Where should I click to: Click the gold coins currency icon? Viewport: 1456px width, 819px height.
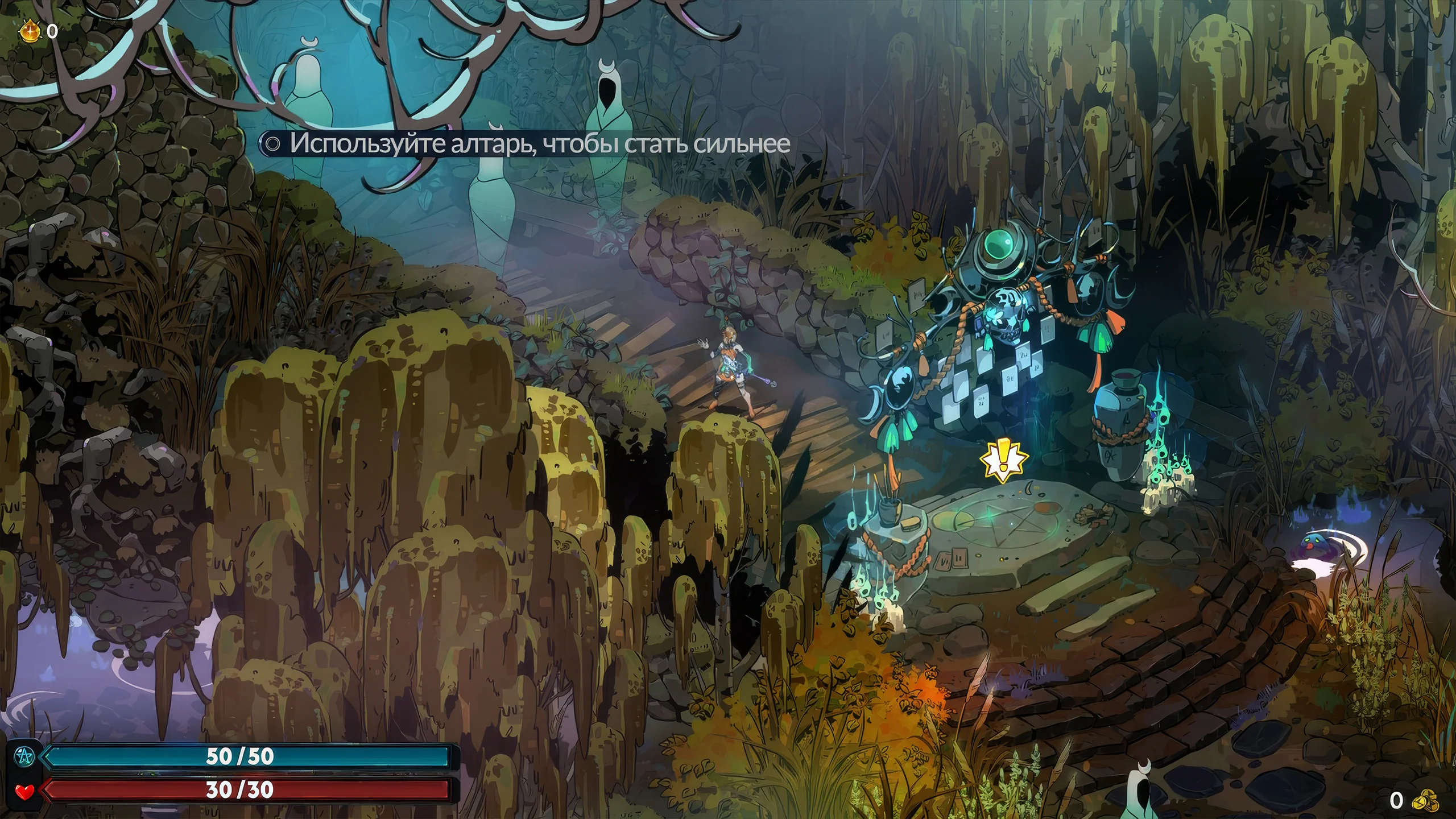tap(1427, 800)
